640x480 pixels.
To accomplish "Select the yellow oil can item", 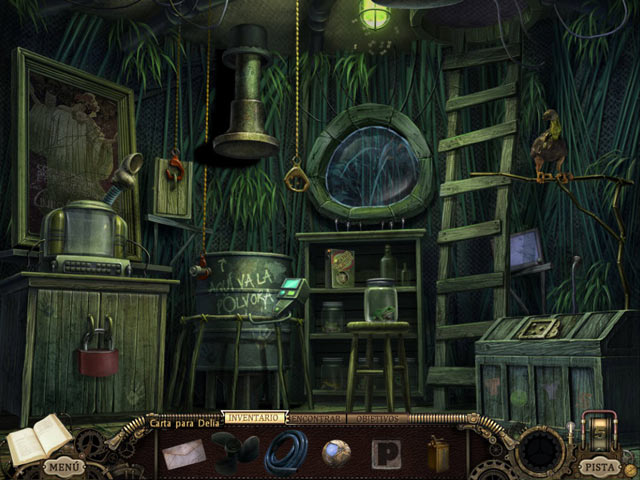I will 438,453.
